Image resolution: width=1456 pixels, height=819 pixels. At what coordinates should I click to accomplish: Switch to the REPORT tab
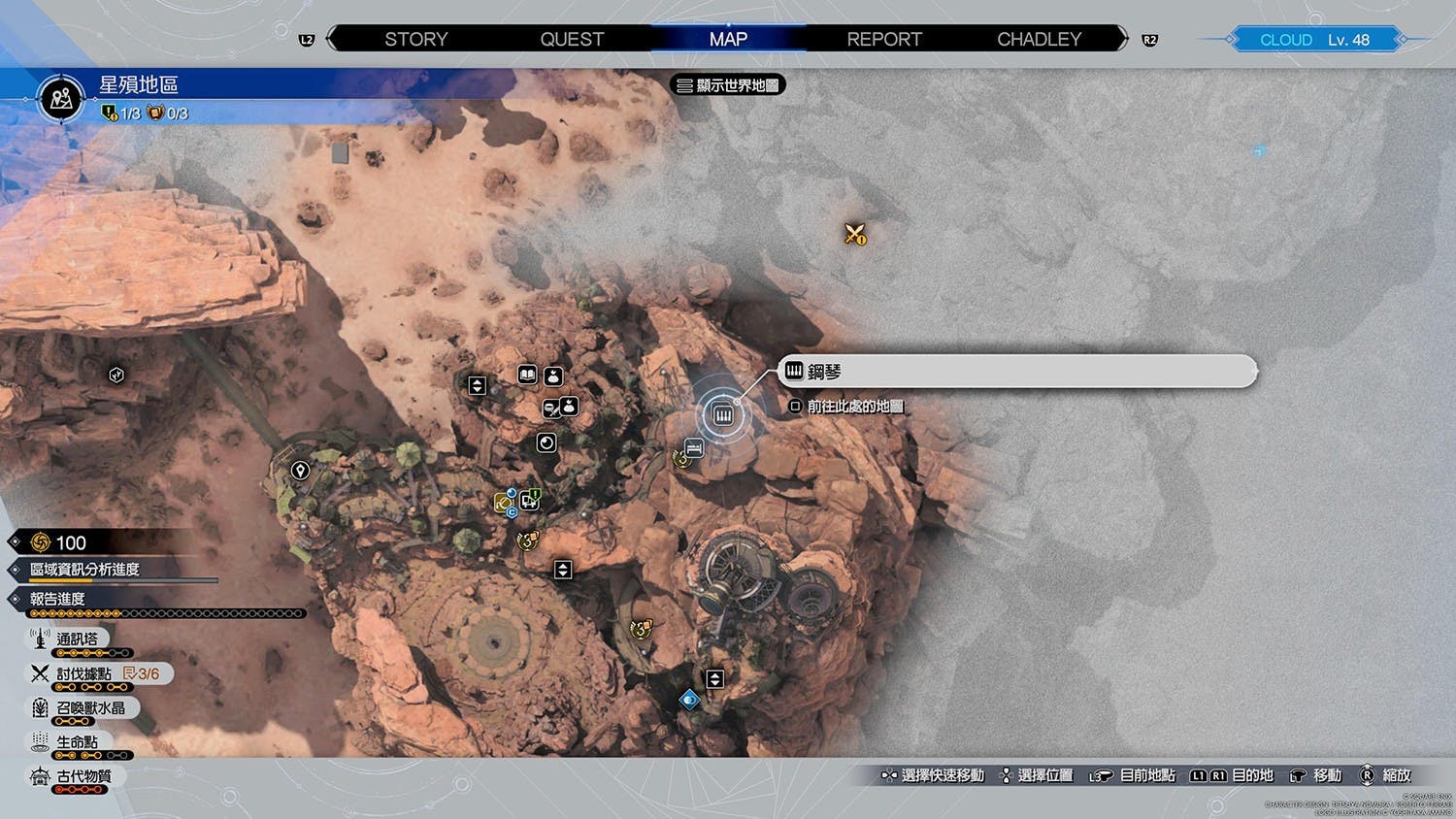pyautogui.click(x=883, y=39)
